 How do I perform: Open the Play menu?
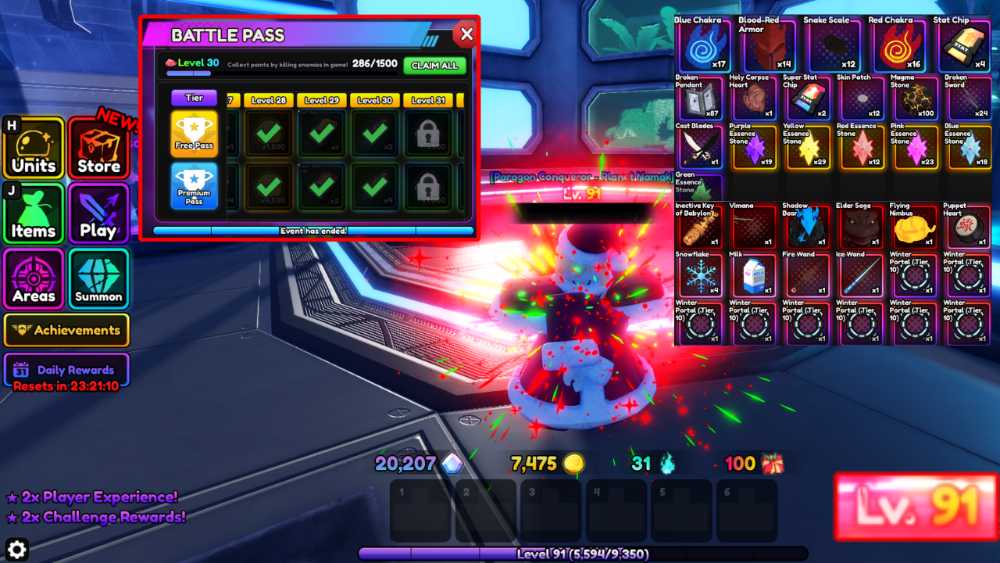click(98, 213)
